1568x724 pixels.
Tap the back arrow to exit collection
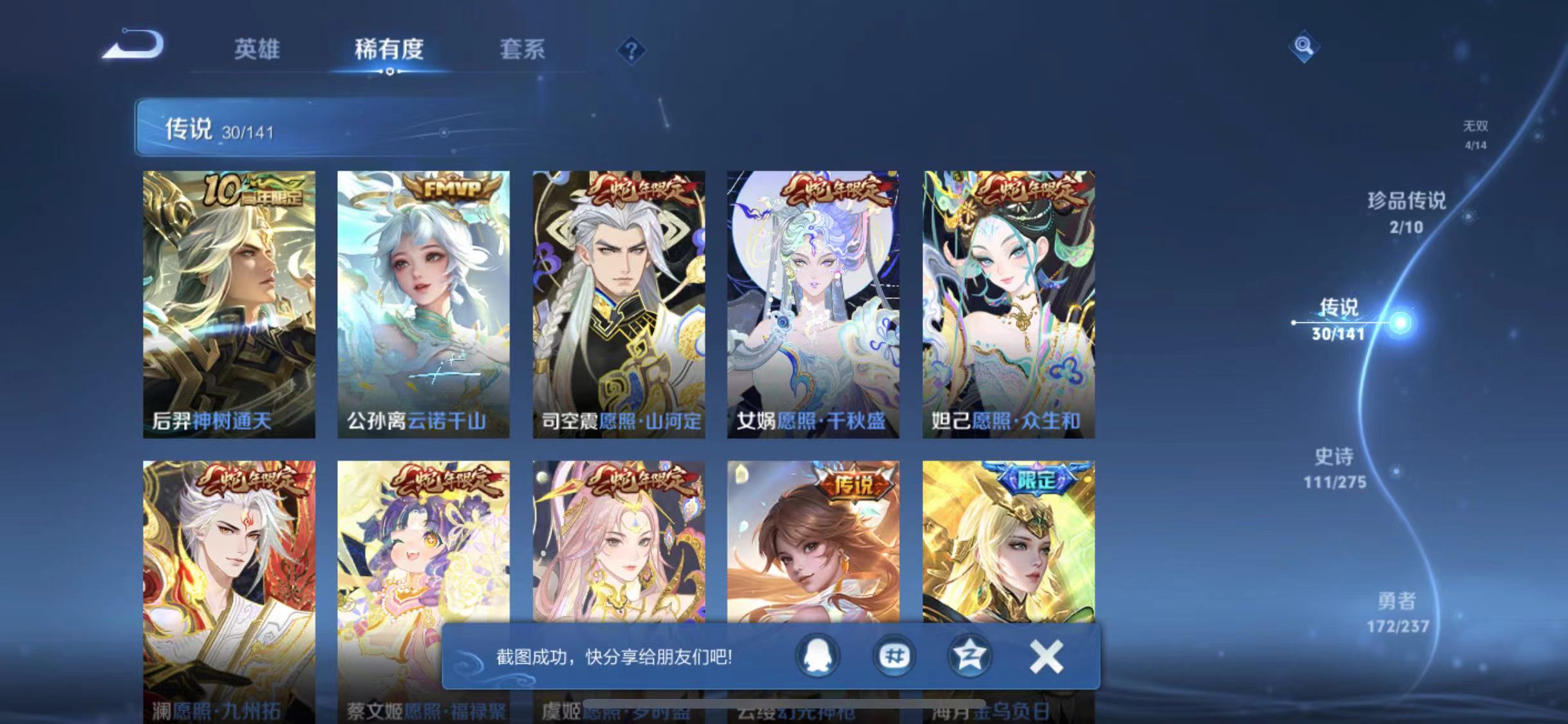pyautogui.click(x=132, y=46)
